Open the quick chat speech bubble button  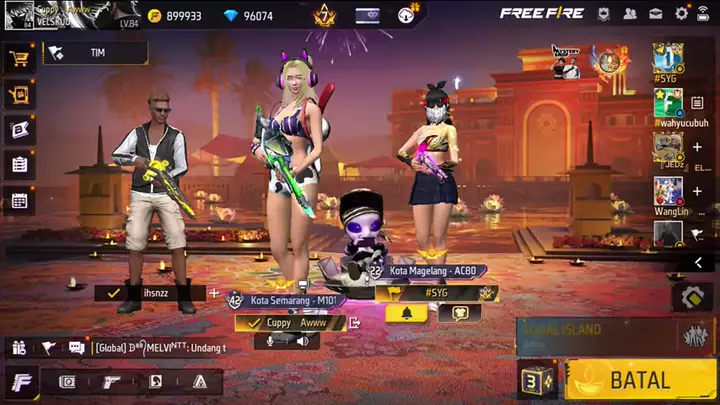[460, 312]
